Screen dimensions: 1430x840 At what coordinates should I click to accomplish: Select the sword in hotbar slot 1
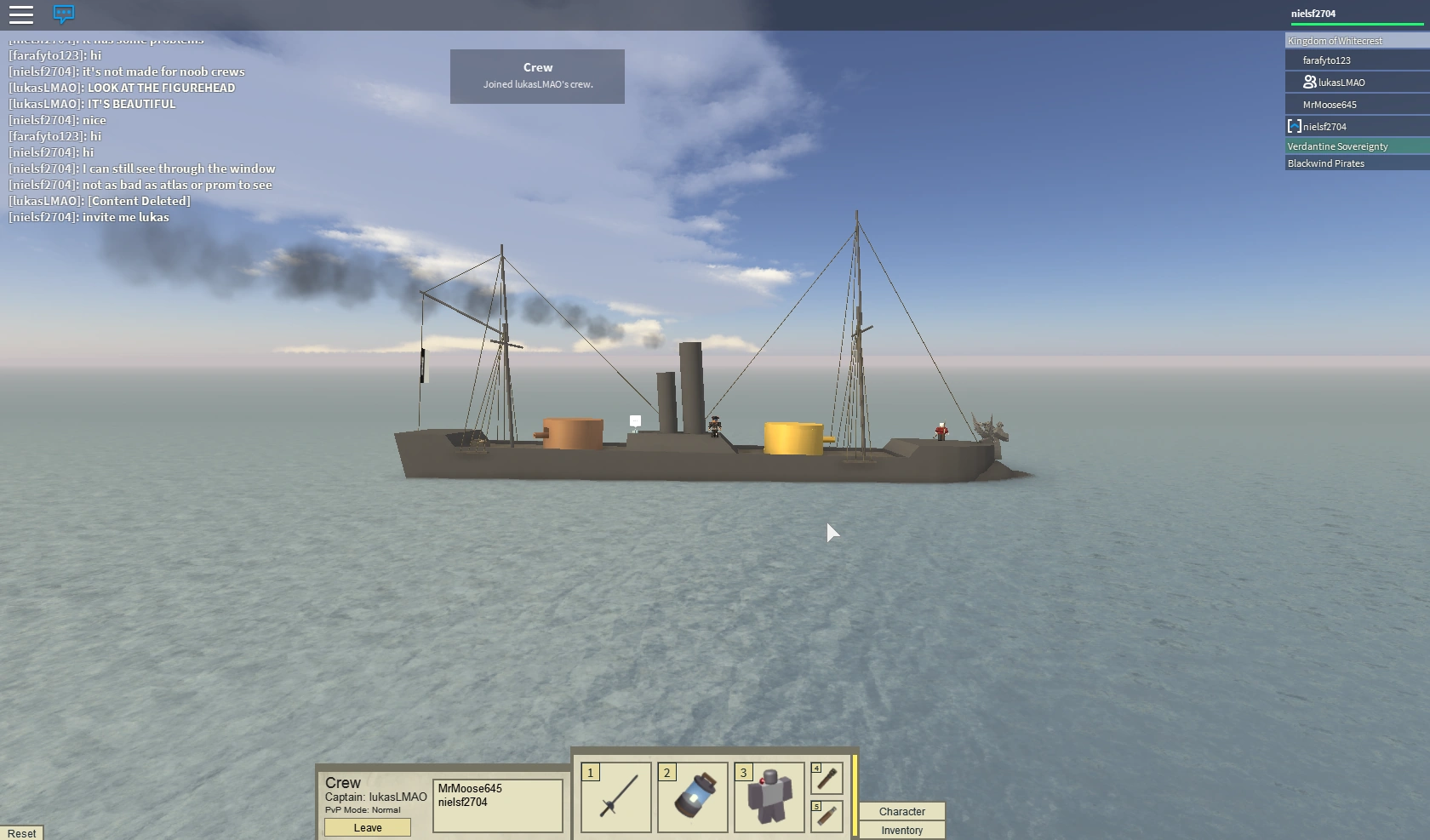[615, 797]
